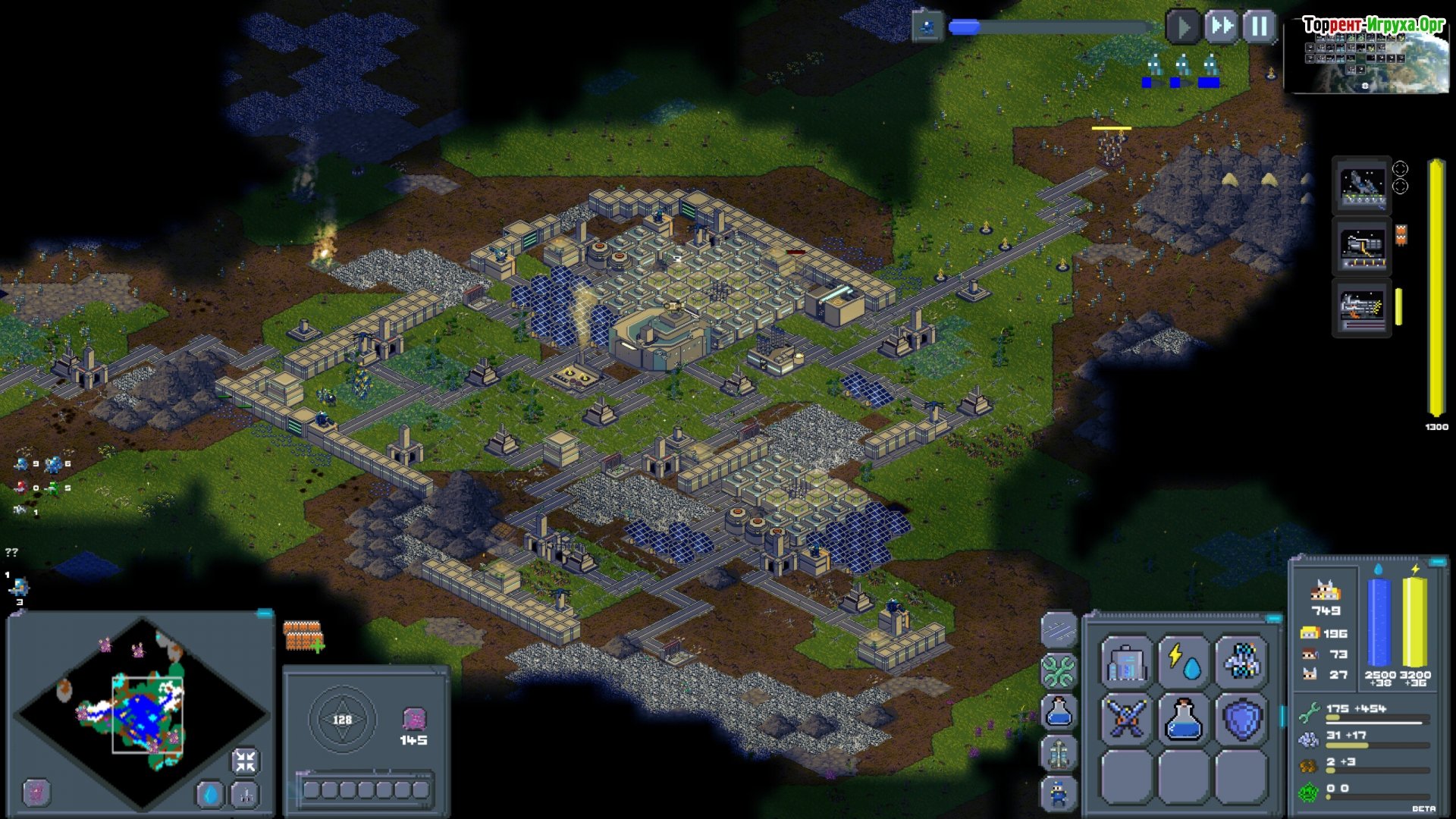Click the orange brick wall plus icon

point(303,636)
